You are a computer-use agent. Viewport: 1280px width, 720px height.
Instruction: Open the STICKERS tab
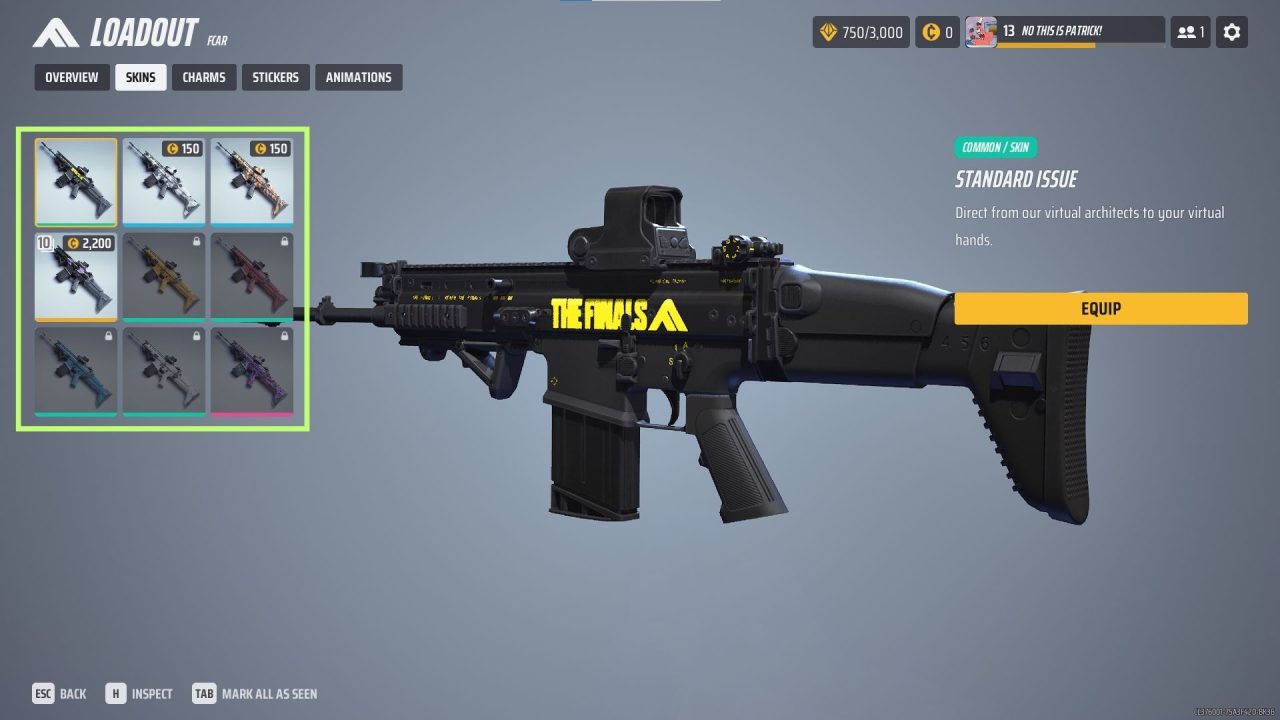pos(275,77)
